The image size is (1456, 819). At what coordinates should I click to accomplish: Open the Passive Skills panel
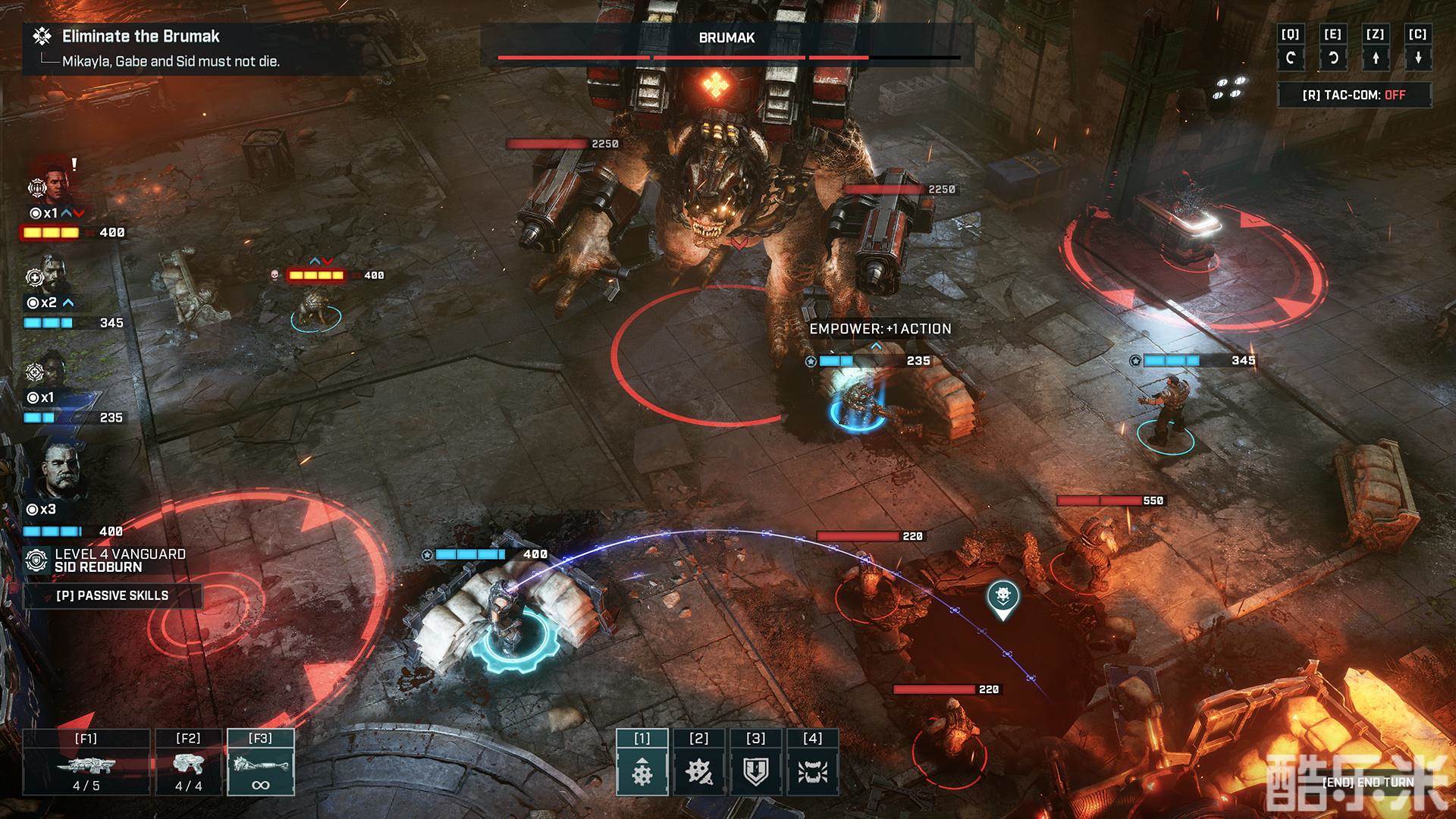point(112,596)
